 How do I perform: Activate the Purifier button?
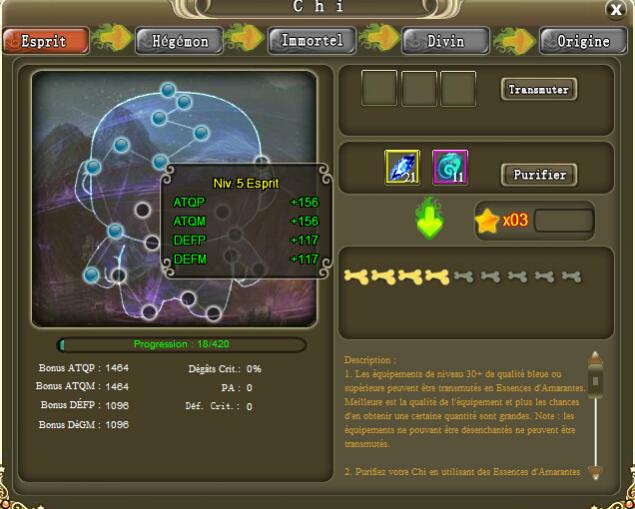pyautogui.click(x=538, y=175)
